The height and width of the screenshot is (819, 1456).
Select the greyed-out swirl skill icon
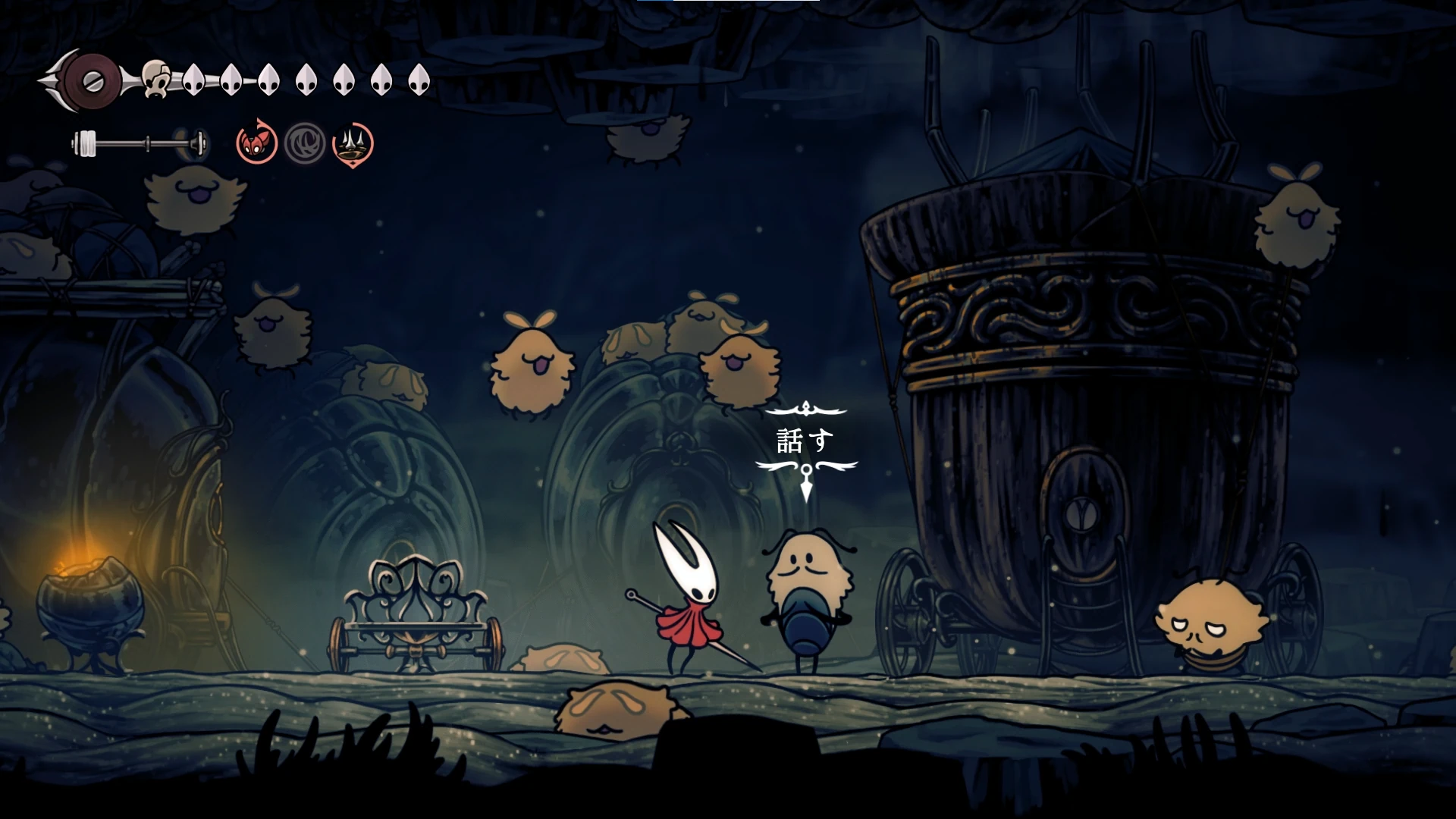coord(305,143)
